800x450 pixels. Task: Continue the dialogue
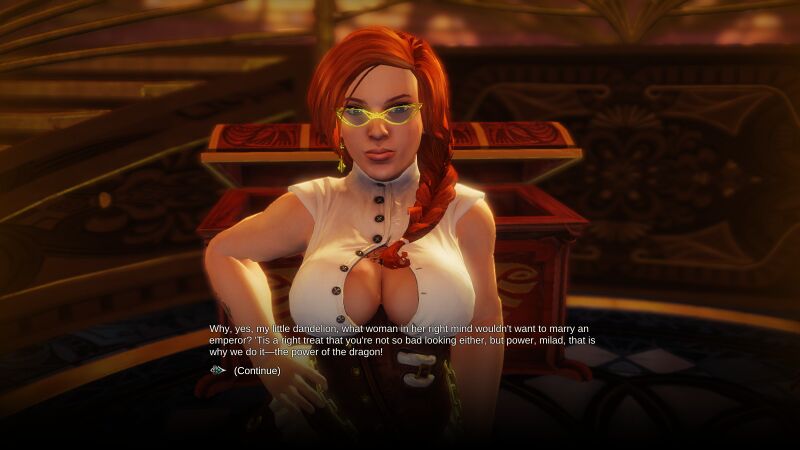coord(256,371)
